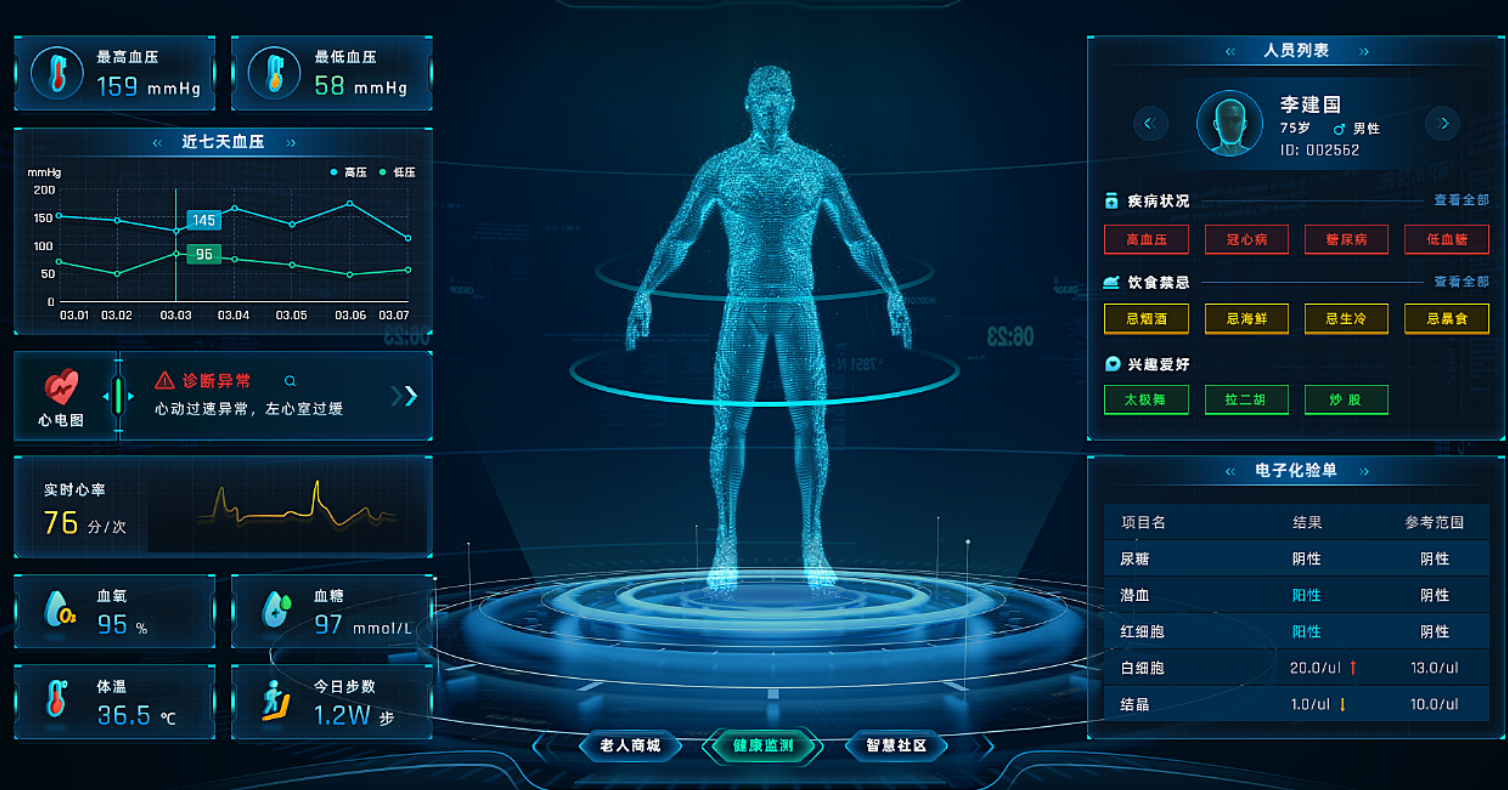Select the 健康监测 tab
The height and width of the screenshot is (790, 1508).
763,746
